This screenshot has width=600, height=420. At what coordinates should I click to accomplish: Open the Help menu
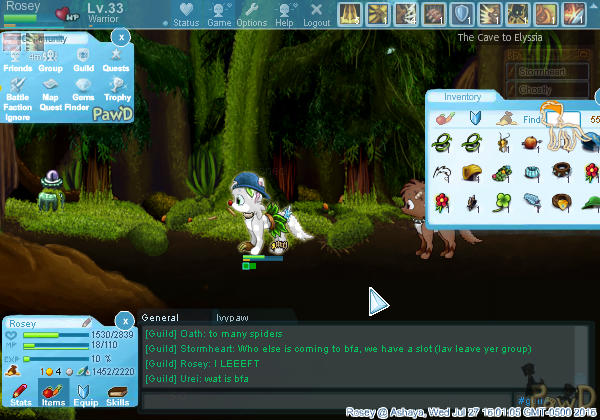(285, 15)
